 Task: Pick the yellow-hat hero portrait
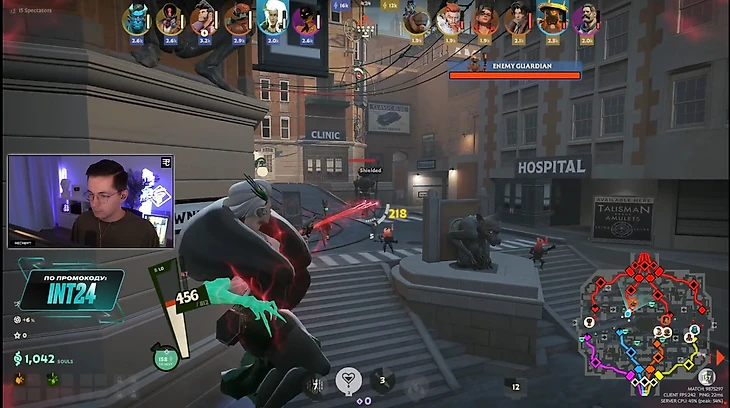[x=552, y=18]
